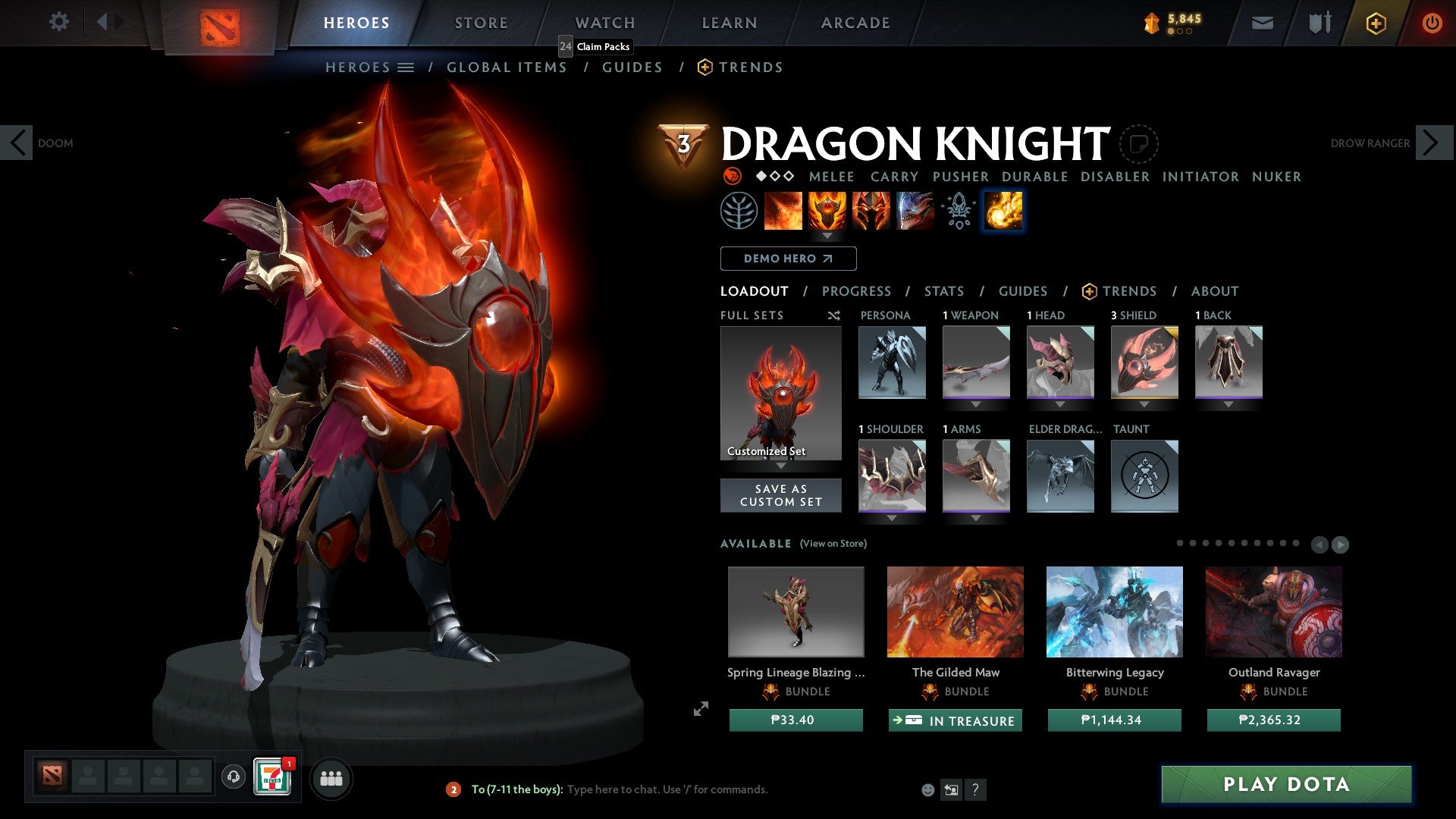
Task: Switch to the STATS tab
Action: (x=943, y=290)
